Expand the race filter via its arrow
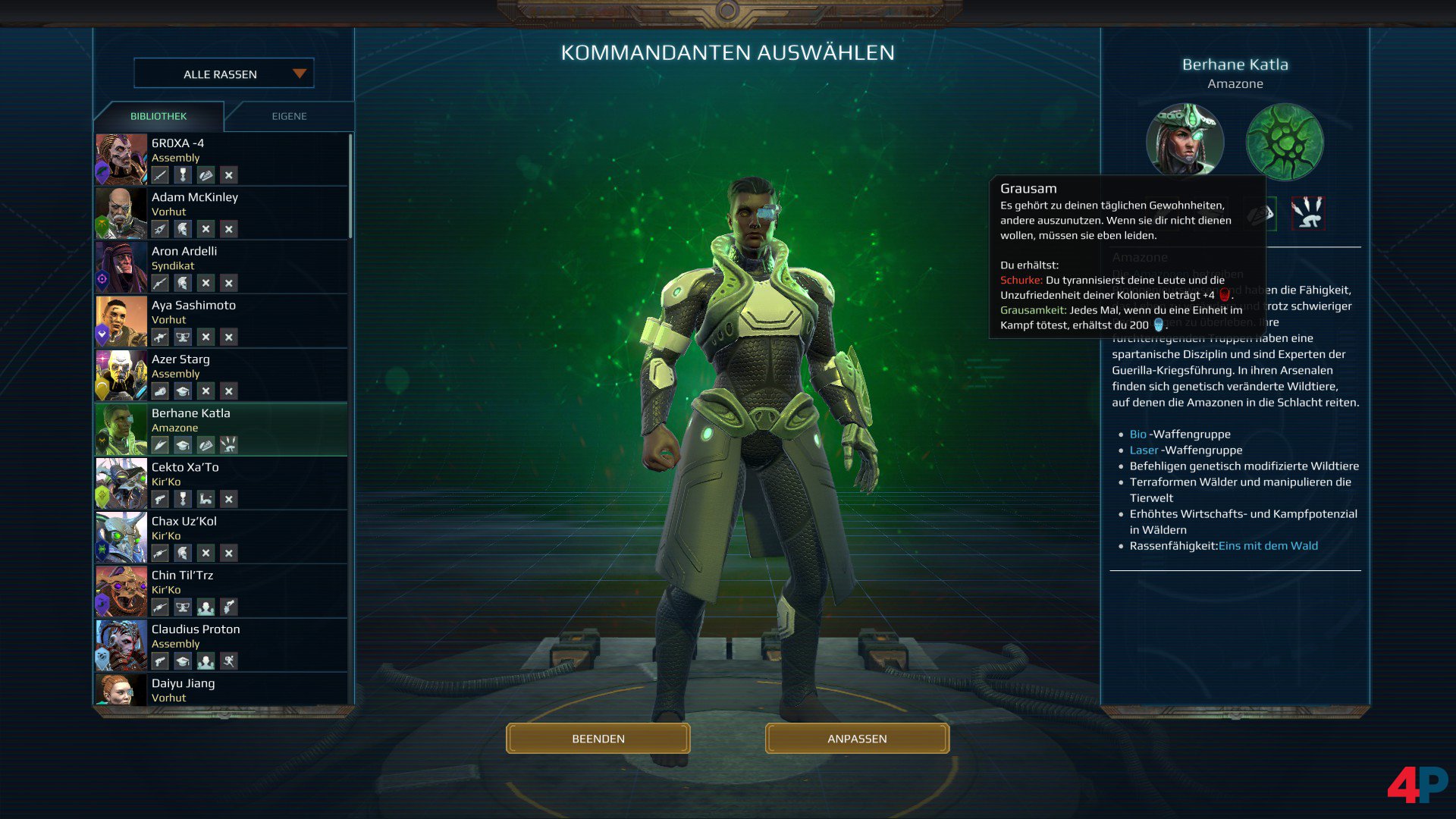This screenshot has height=819, width=1456. click(299, 74)
